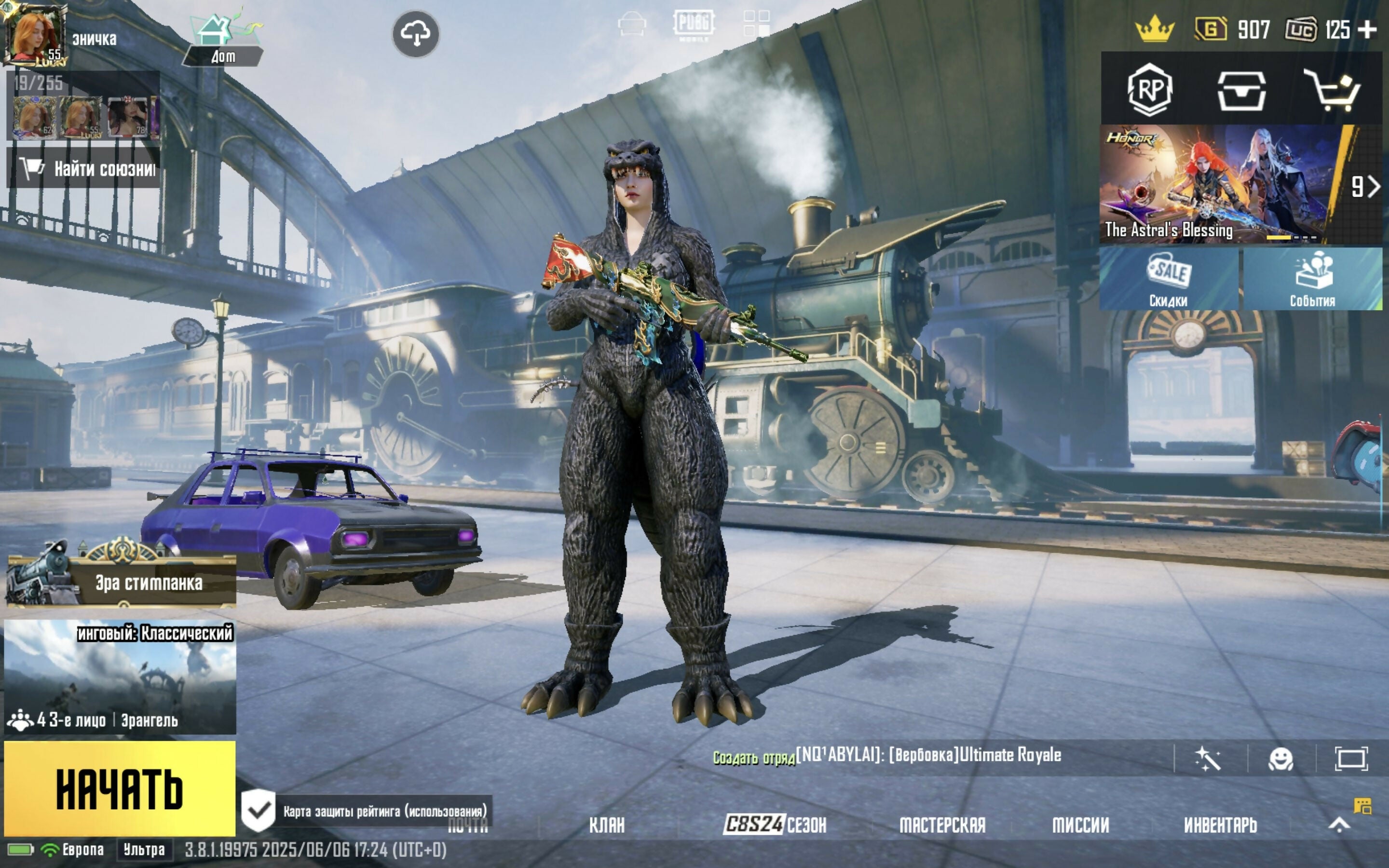The image size is (1389, 868).
Task: Open the Клан menu
Action: [x=607, y=825]
